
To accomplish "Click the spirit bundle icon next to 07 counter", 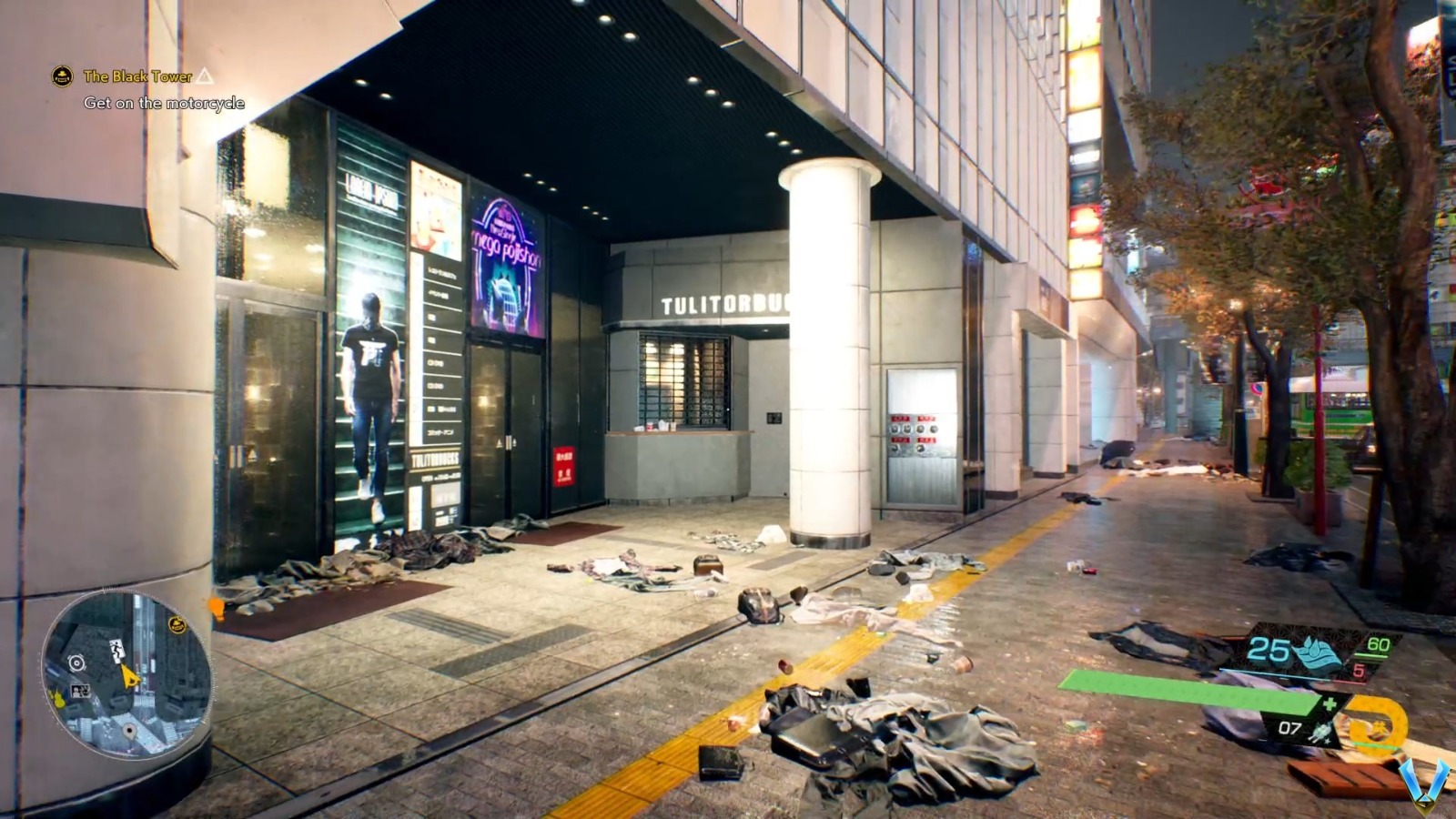I will (1320, 731).
